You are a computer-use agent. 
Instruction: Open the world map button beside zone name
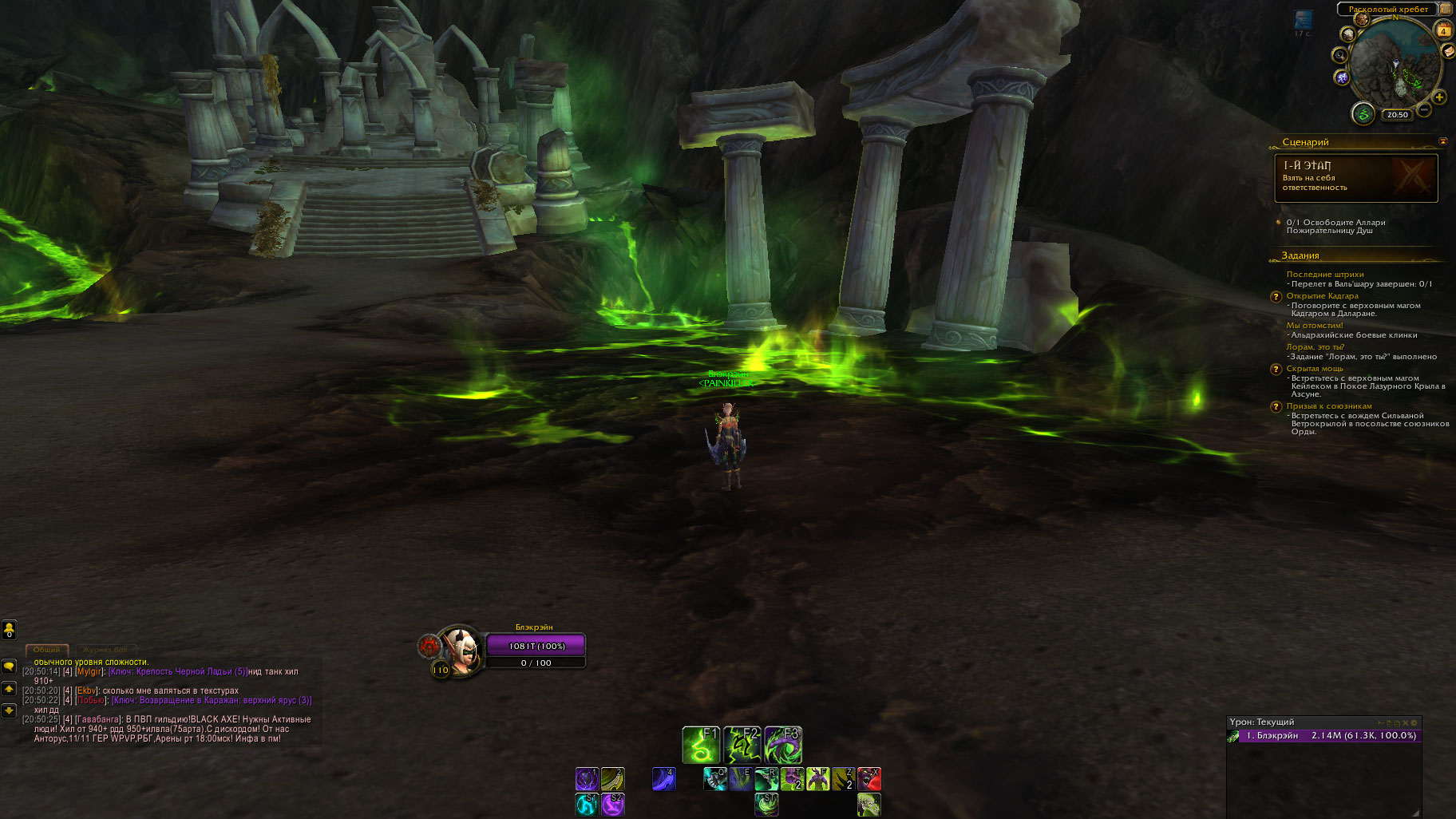pyautogui.click(x=1446, y=9)
